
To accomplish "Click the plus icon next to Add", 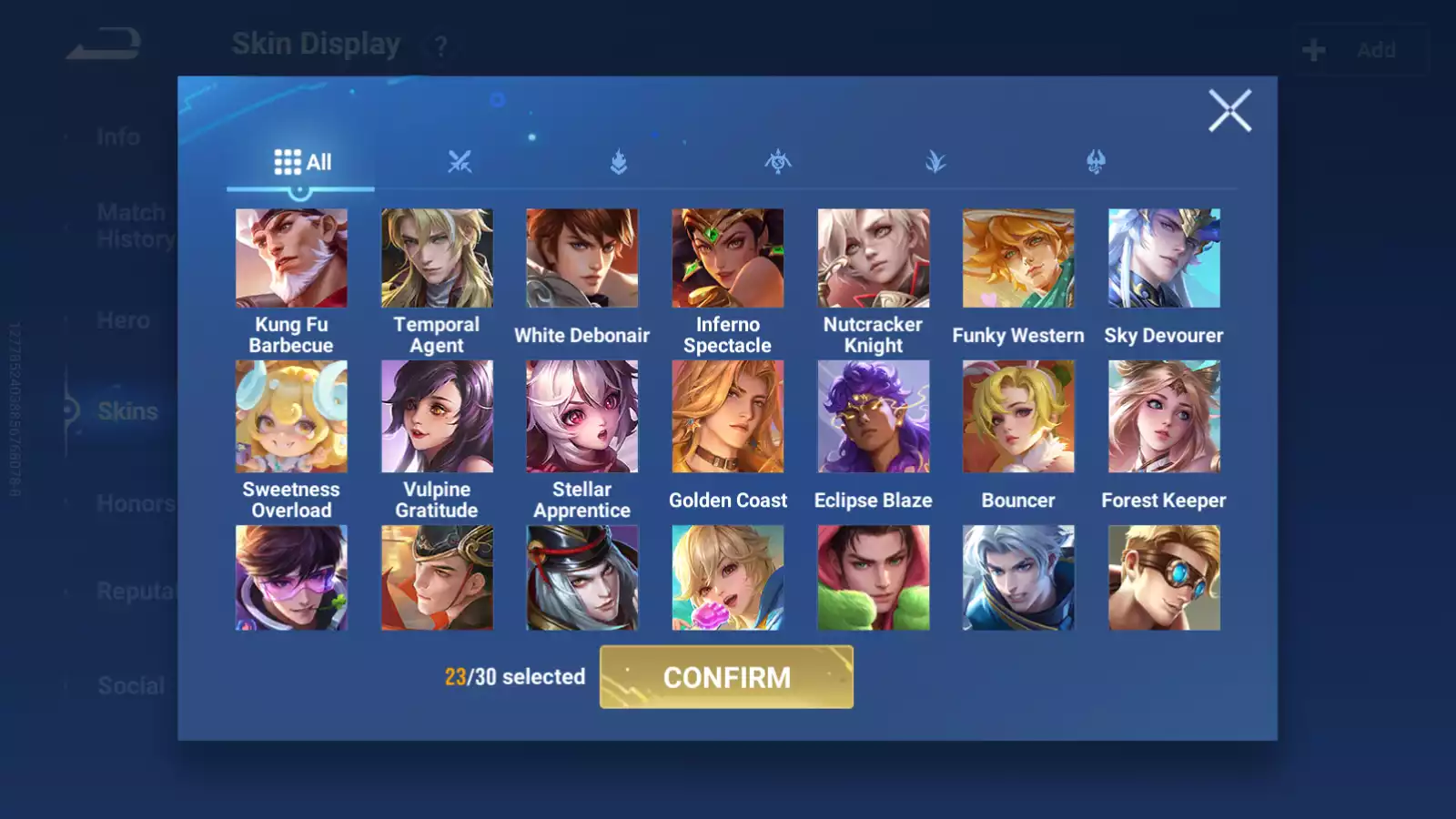I will pos(1312,49).
